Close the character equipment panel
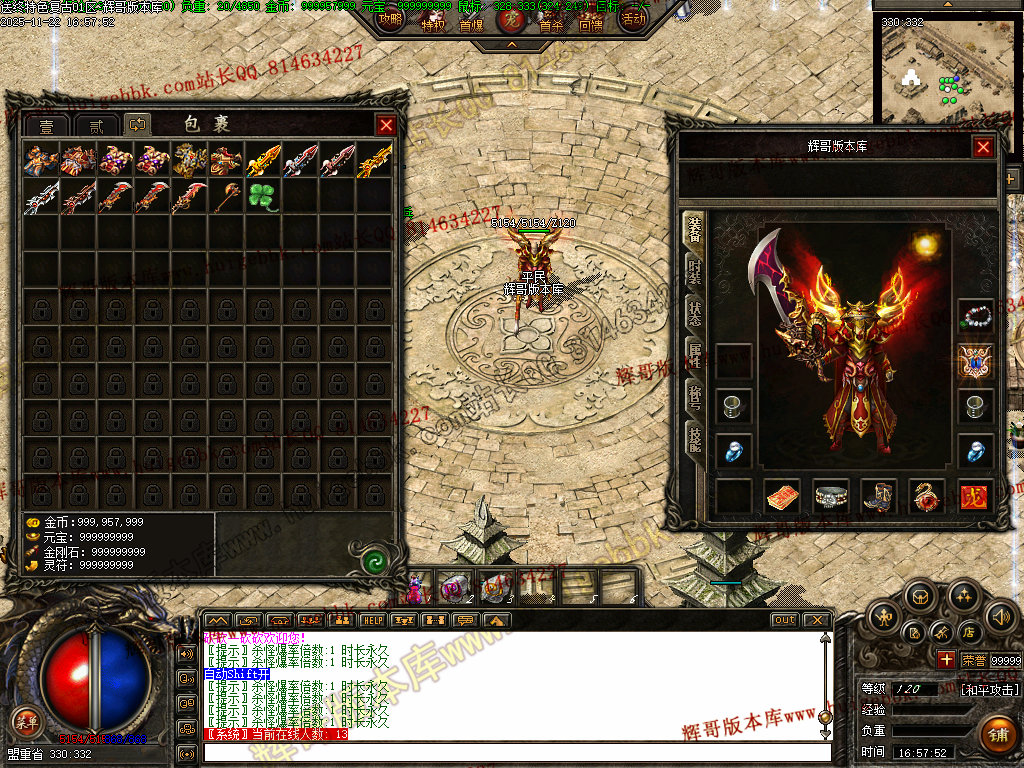Viewport: 1024px width, 768px height. [x=983, y=147]
